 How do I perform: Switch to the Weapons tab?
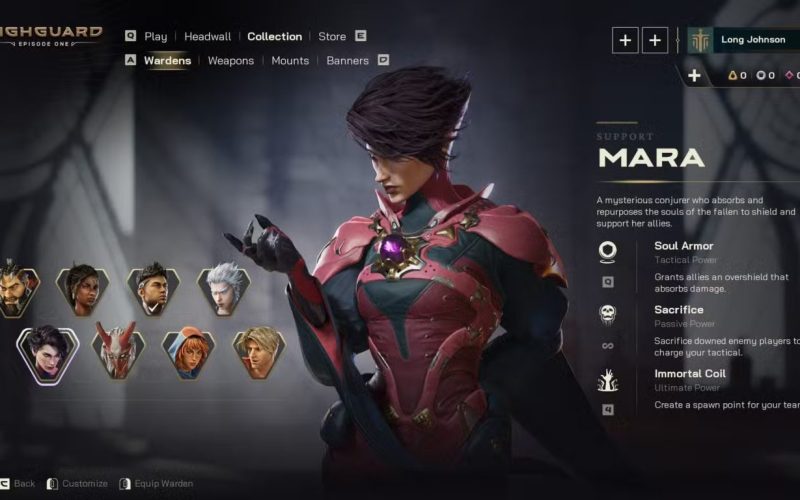[231, 61]
